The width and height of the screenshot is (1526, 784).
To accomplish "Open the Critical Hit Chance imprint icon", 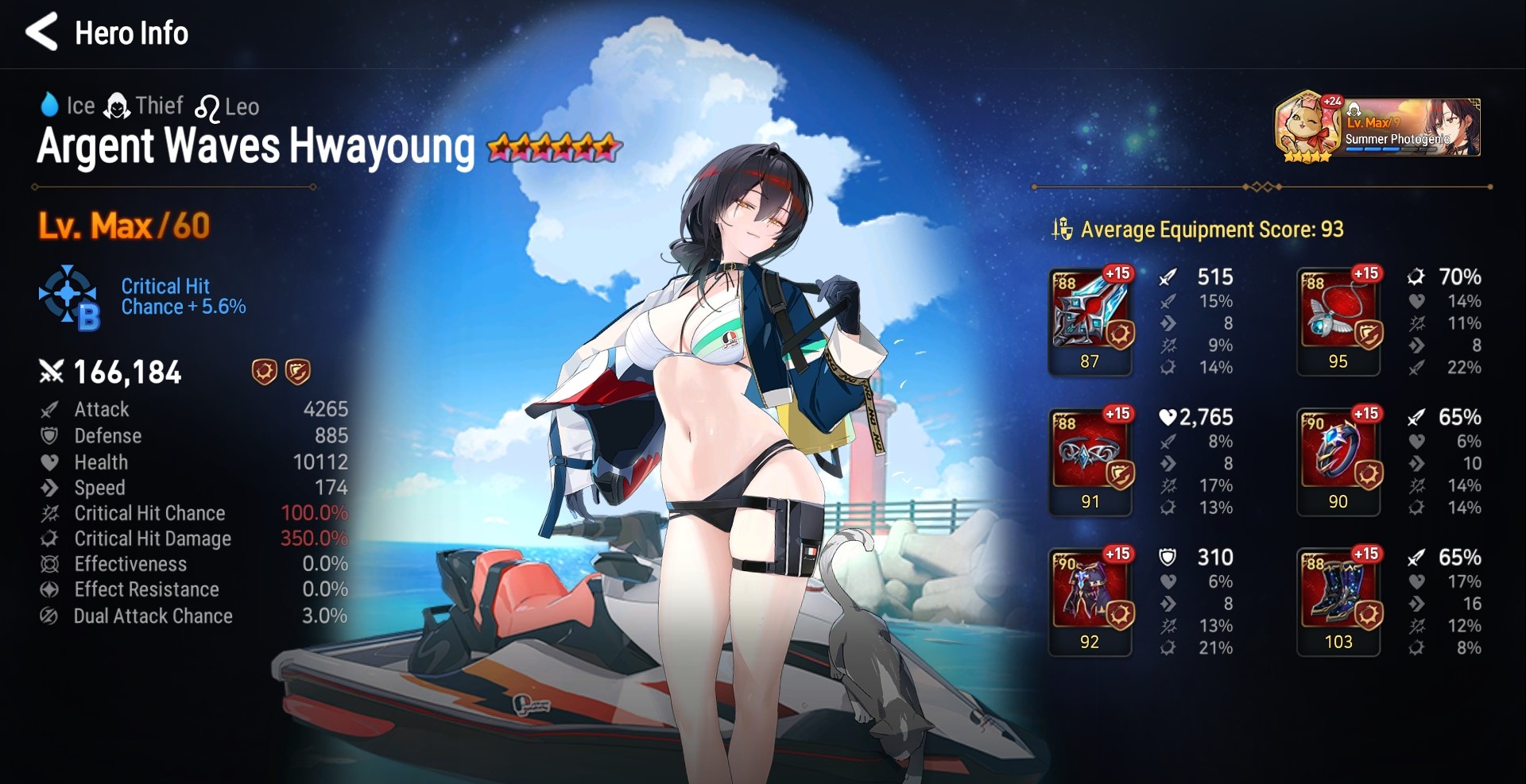I will 69,297.
